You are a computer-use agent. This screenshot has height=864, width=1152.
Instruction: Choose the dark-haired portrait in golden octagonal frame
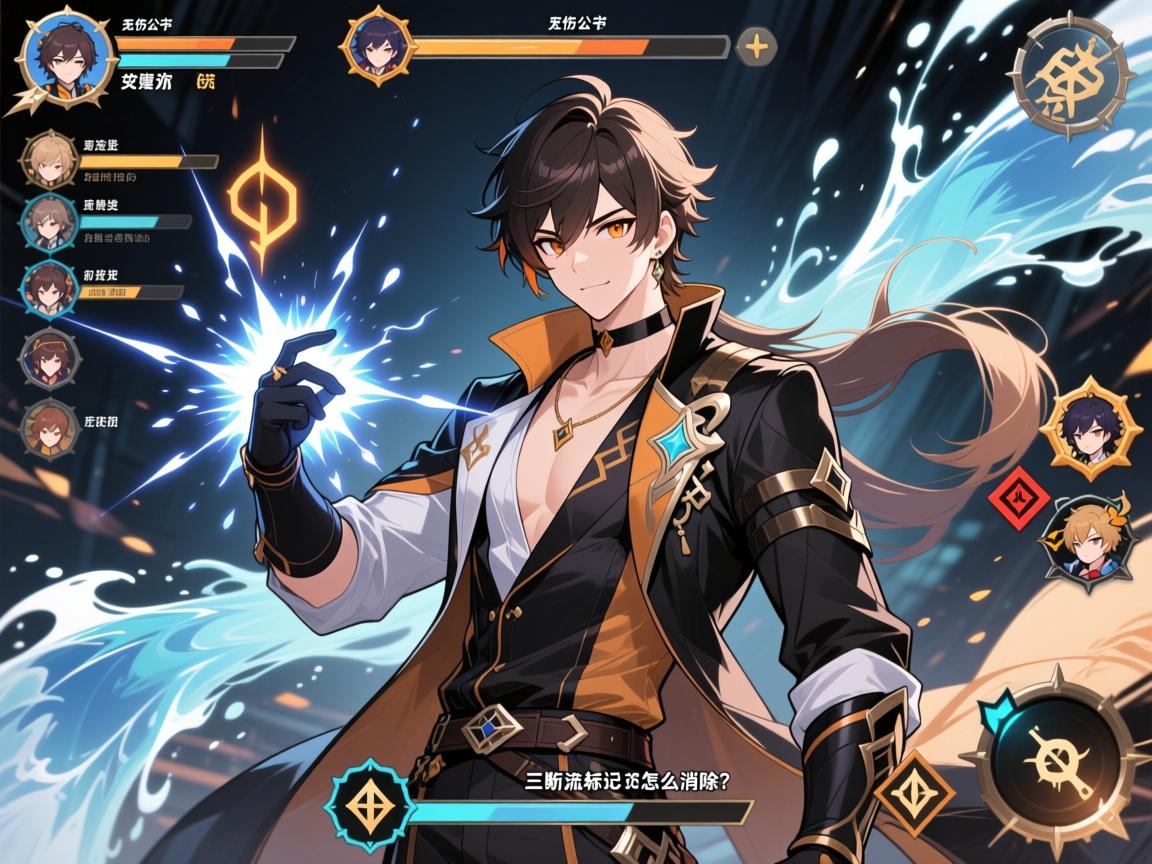[x=1077, y=429]
